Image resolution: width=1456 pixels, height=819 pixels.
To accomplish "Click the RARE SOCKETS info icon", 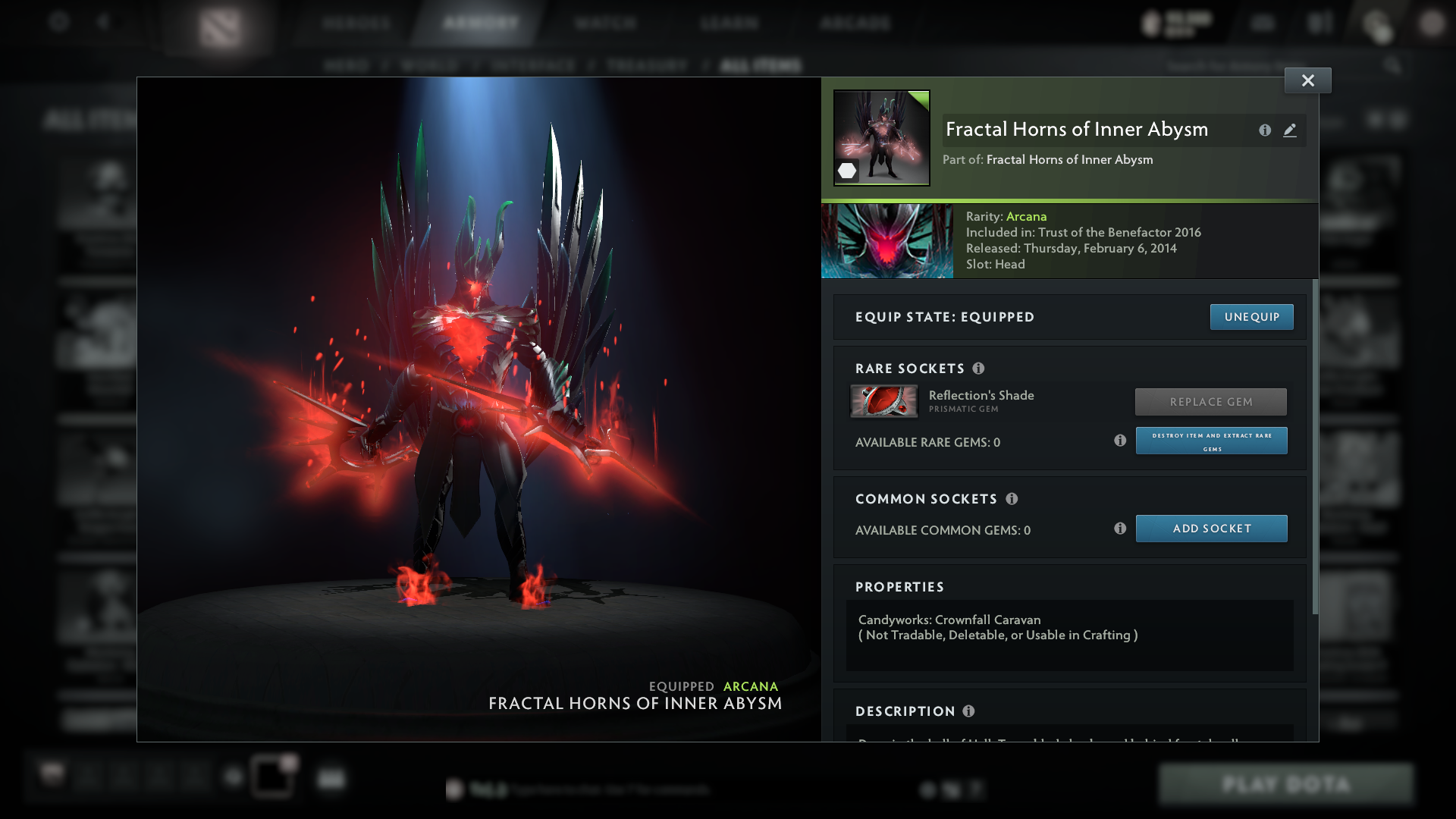I will click(x=979, y=369).
